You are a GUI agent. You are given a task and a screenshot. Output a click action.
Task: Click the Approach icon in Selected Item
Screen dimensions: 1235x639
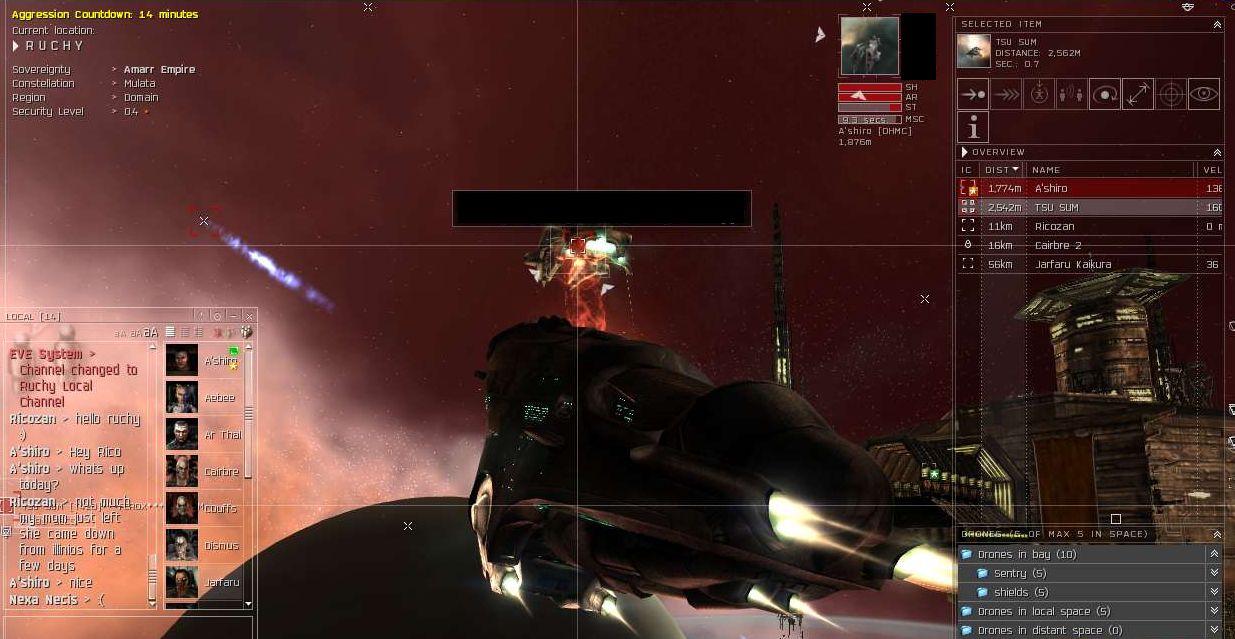pos(973,94)
